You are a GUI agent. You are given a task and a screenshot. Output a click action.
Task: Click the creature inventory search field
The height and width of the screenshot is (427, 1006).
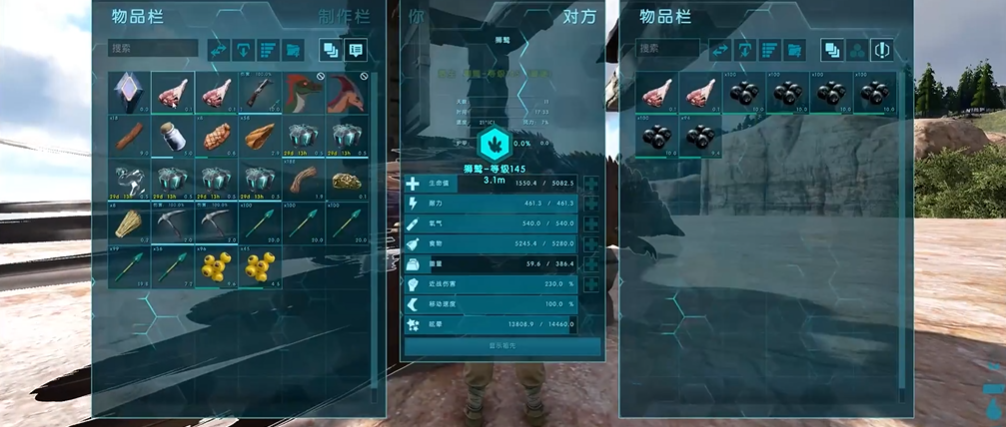coord(666,48)
